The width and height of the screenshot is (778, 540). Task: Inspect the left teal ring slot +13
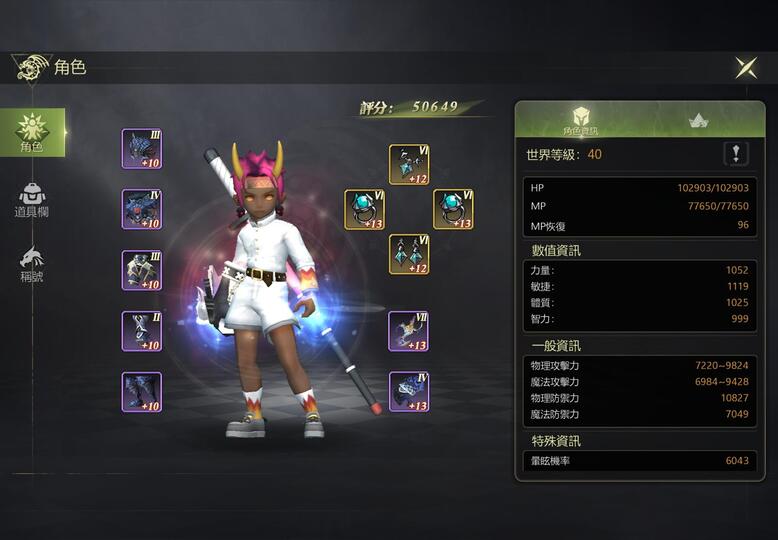(x=364, y=210)
